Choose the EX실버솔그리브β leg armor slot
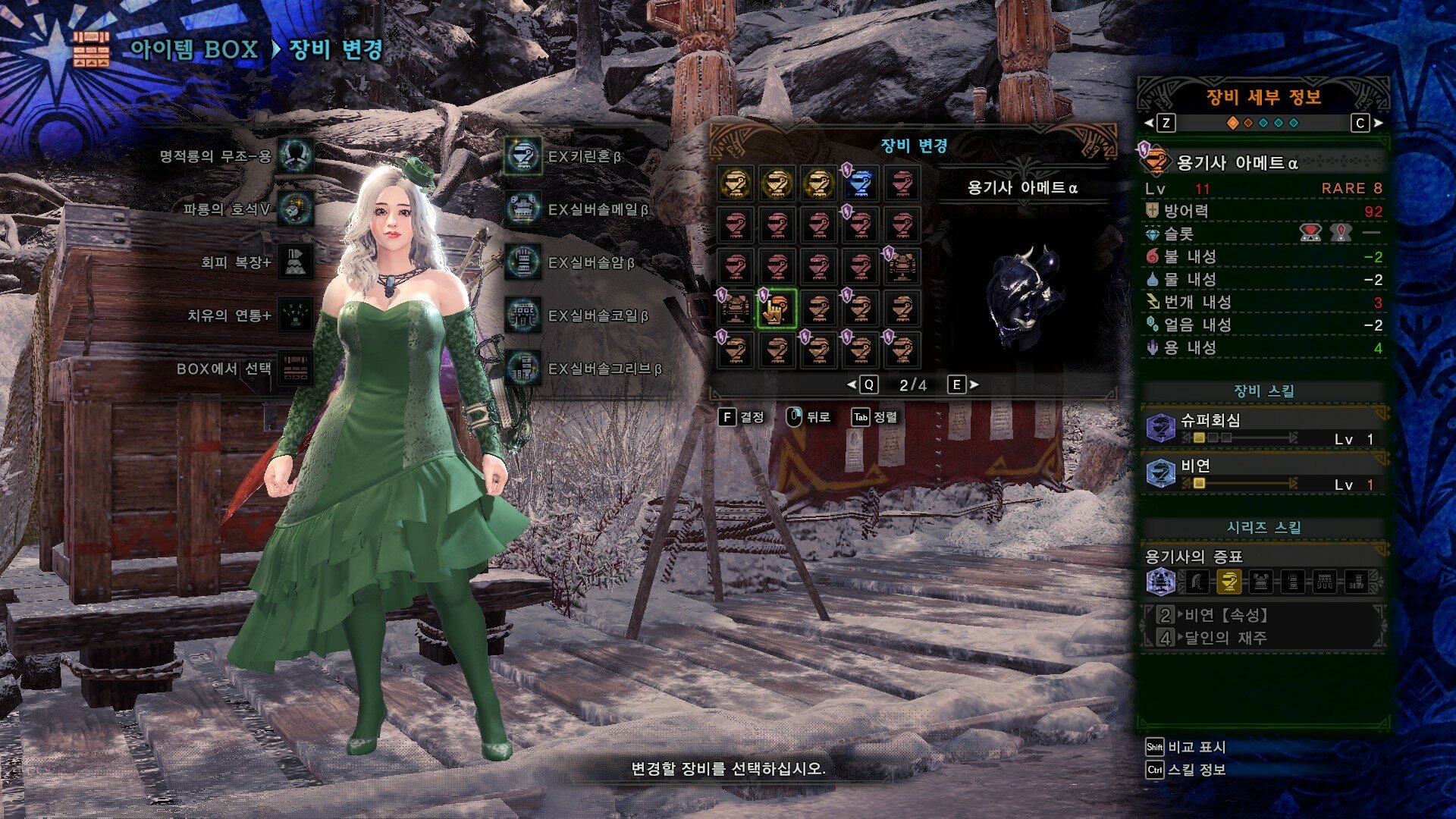Image resolution: width=1456 pixels, height=819 pixels. coord(523,369)
